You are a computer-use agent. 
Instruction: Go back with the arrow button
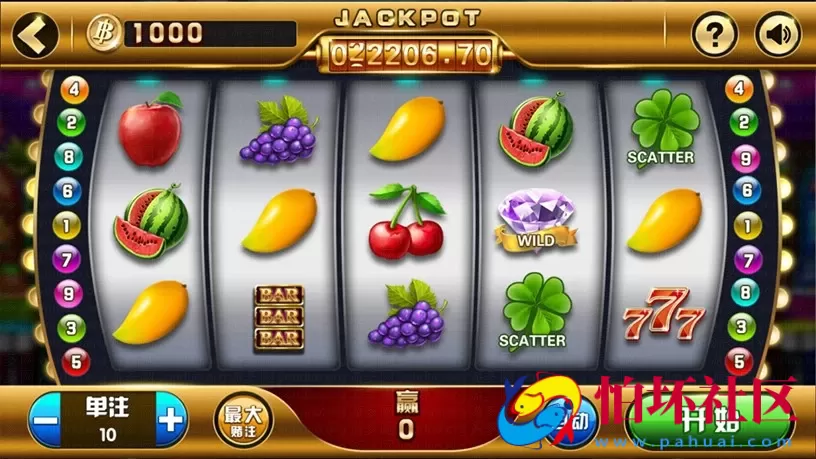click(x=34, y=35)
